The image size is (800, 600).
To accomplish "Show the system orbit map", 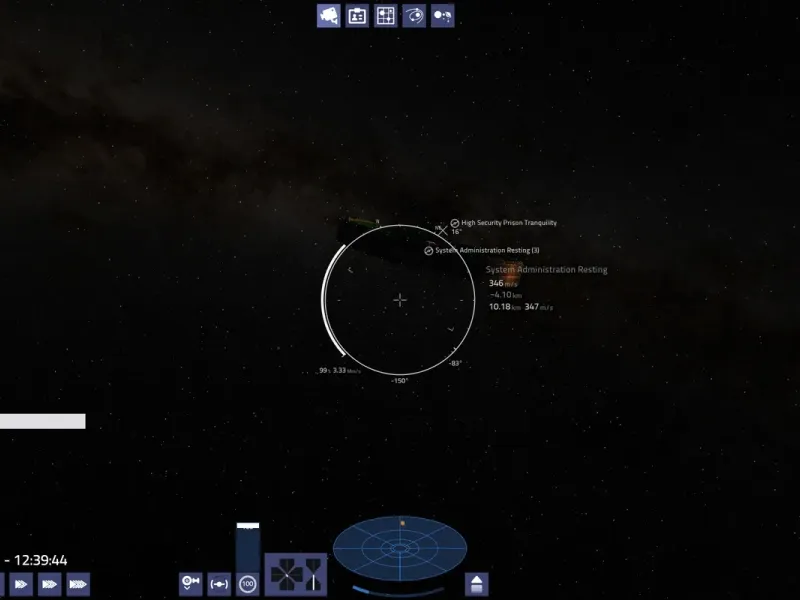I will [414, 15].
